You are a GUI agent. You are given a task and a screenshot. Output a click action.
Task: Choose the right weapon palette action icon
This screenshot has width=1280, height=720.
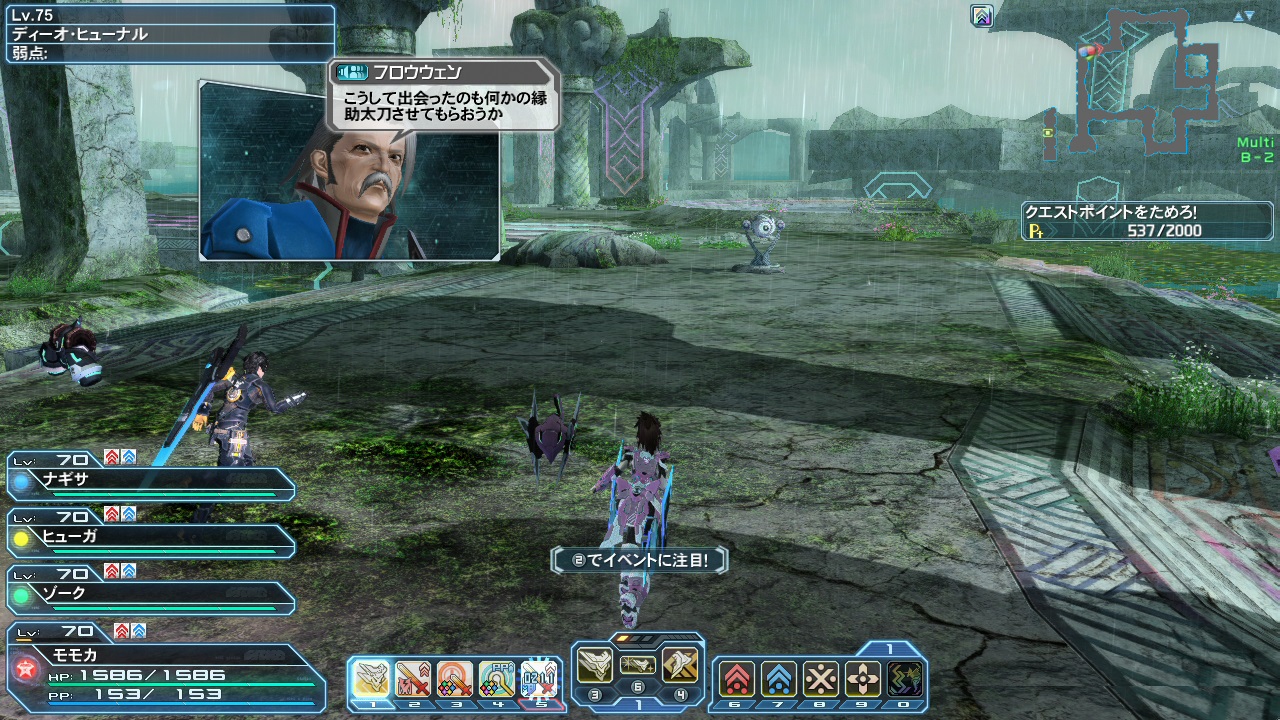point(680,664)
